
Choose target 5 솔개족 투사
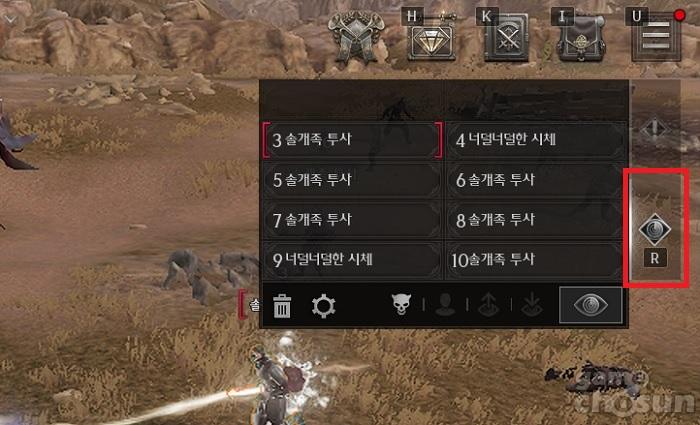(x=351, y=180)
